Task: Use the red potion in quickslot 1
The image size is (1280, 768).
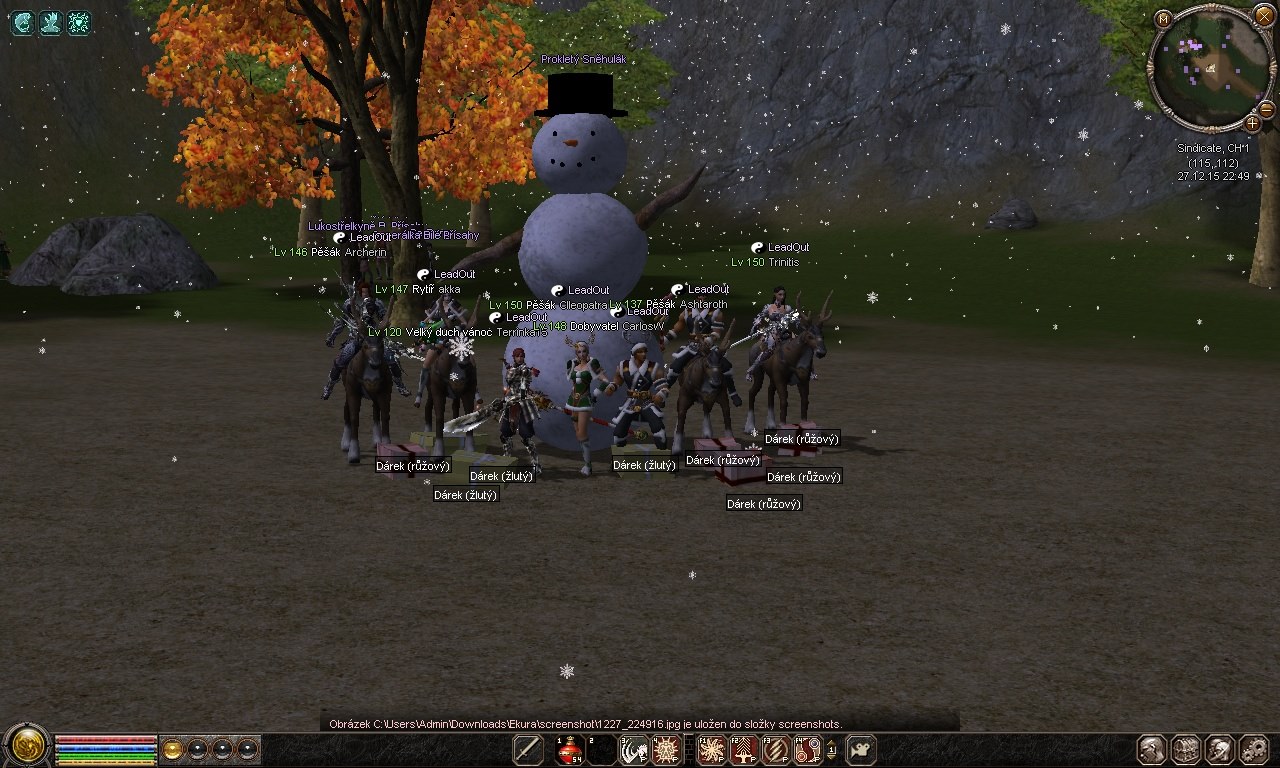Action: point(570,750)
